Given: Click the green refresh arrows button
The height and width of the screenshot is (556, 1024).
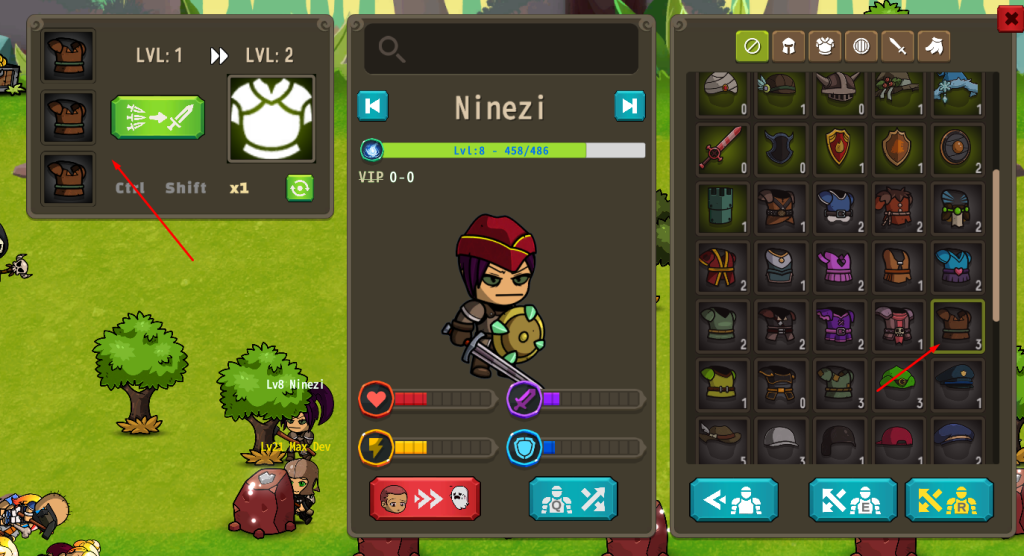Looking at the screenshot, I should 300,188.
